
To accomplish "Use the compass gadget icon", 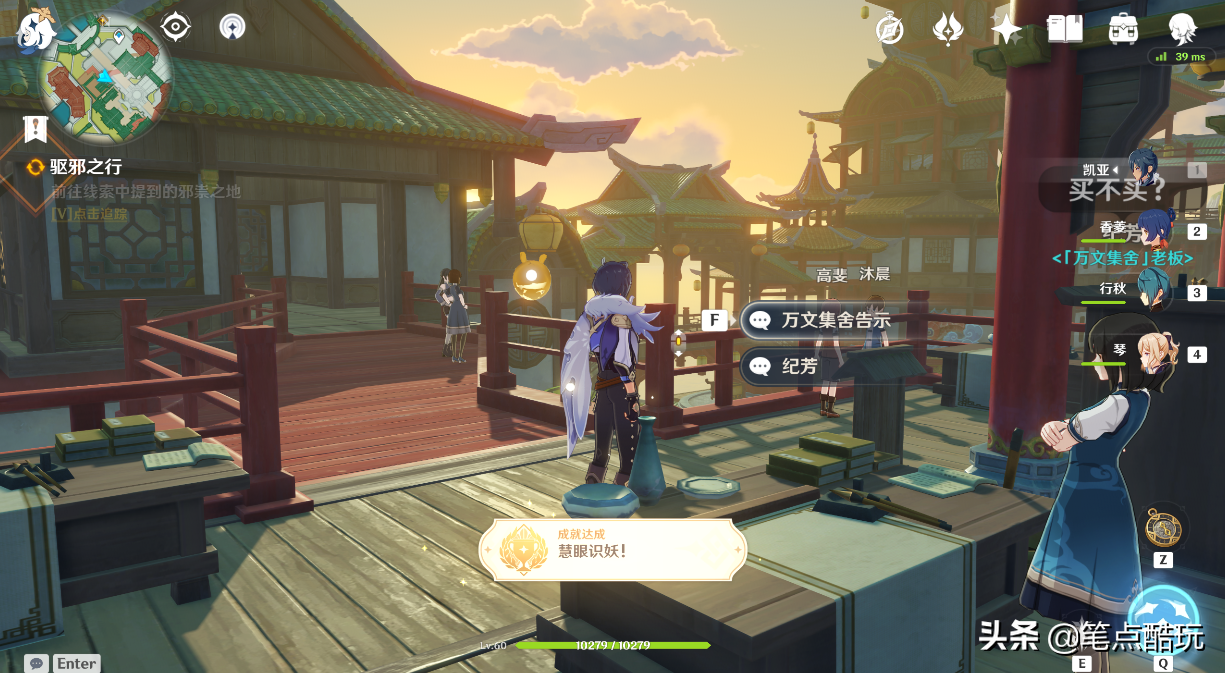I will [x=1163, y=528].
